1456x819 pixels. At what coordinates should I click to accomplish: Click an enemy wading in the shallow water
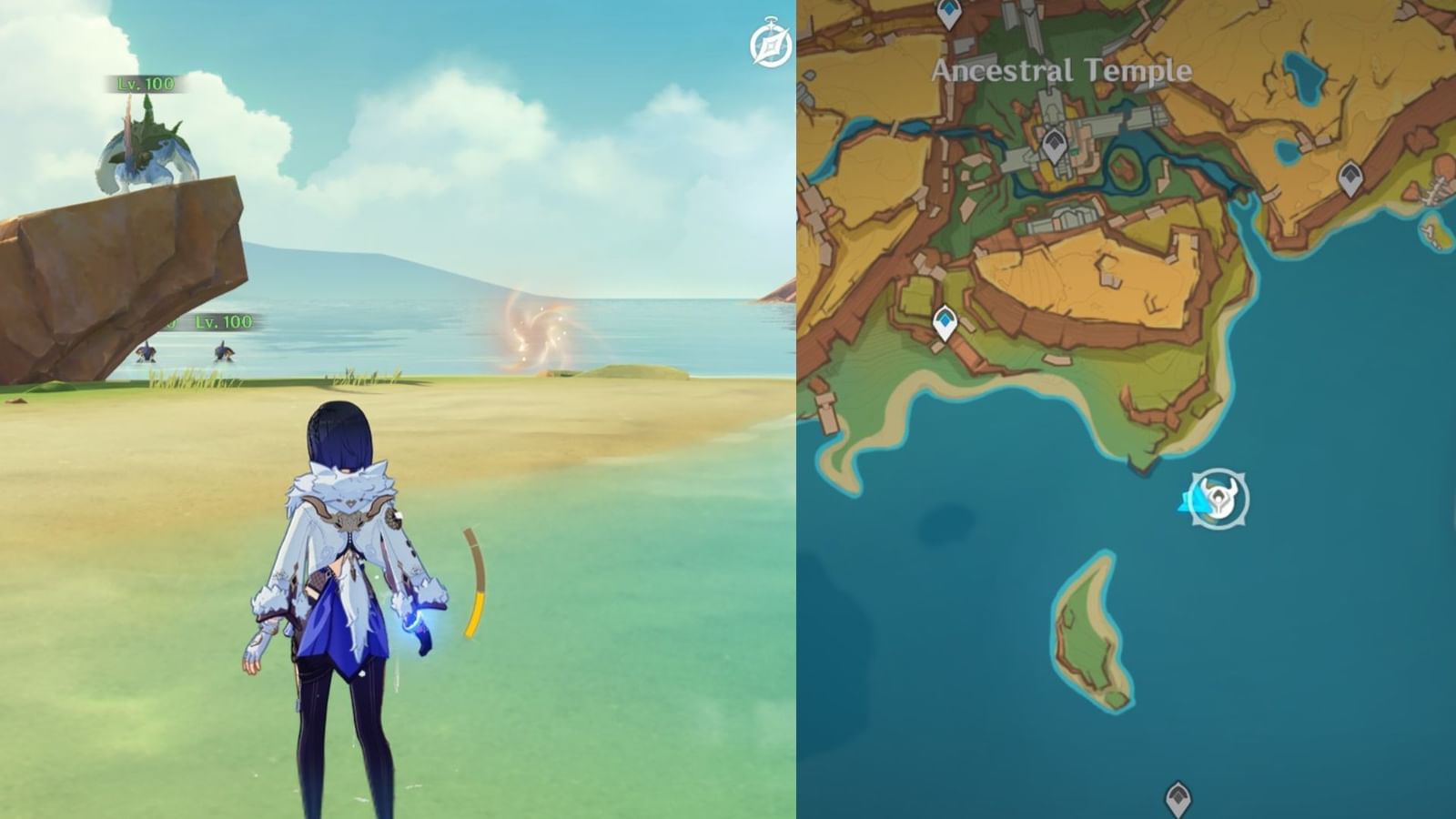tap(146, 355)
